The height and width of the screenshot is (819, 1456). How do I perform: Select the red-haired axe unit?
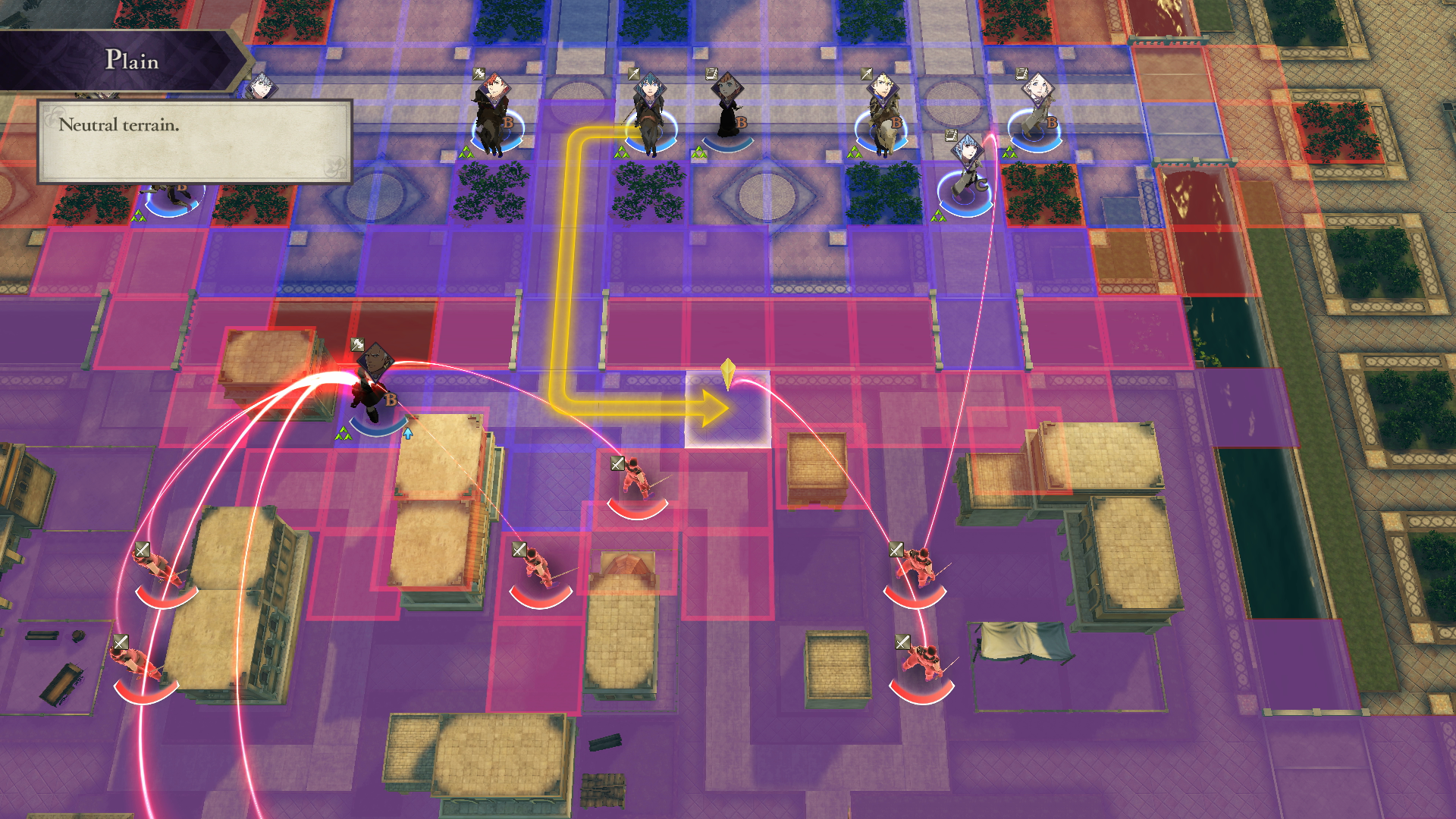494,114
